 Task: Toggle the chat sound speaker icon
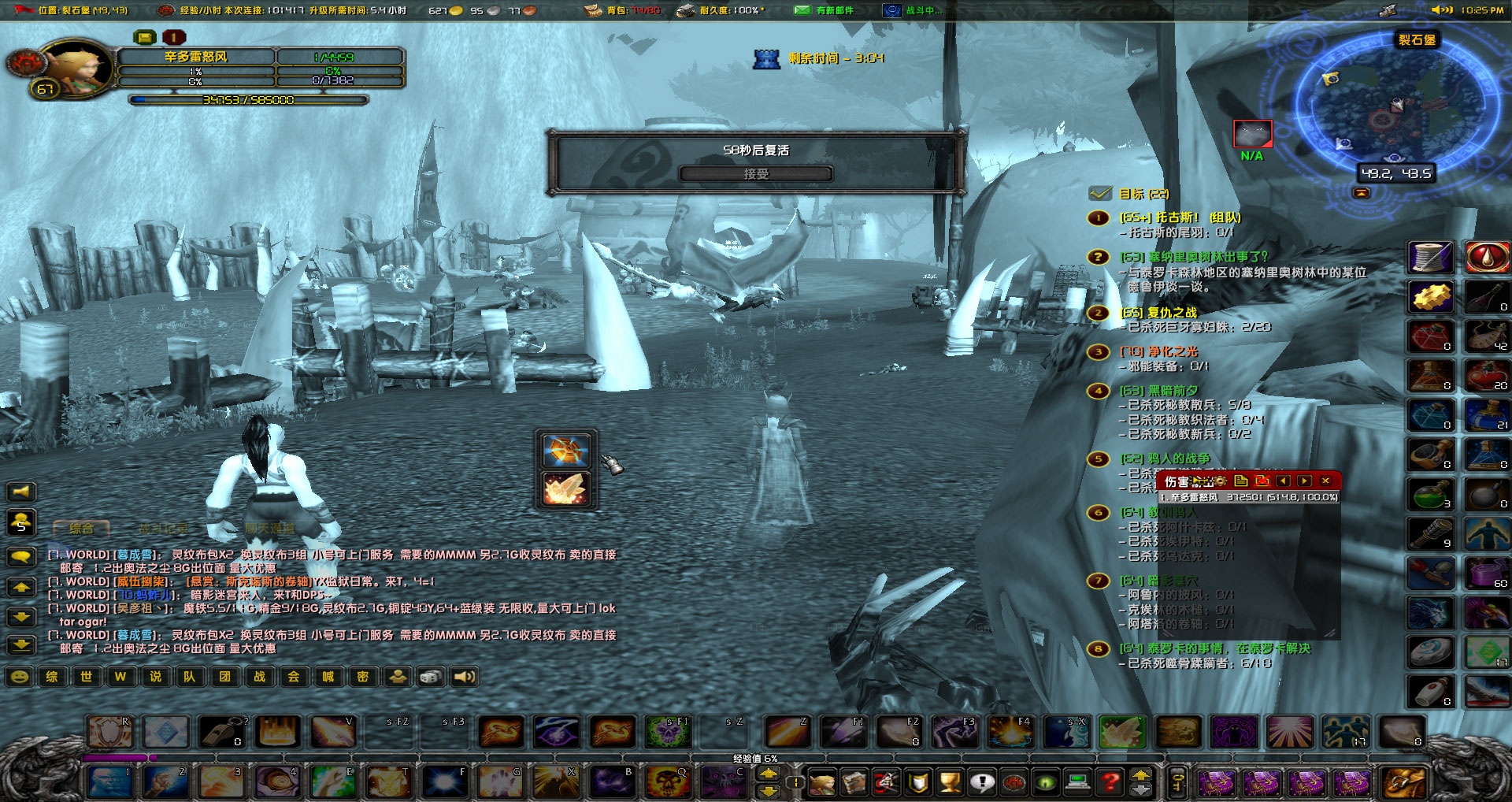pos(465,677)
